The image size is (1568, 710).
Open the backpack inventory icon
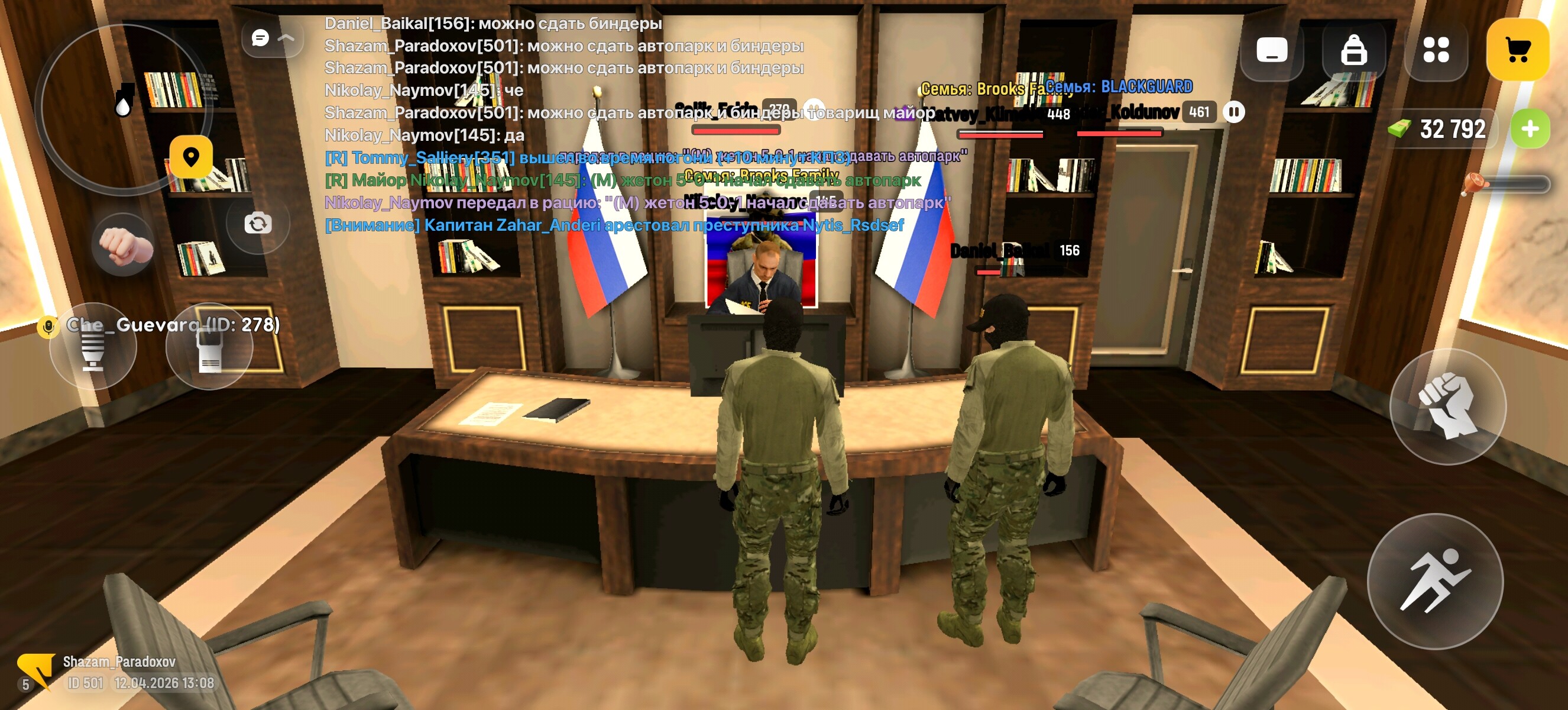(x=1355, y=53)
